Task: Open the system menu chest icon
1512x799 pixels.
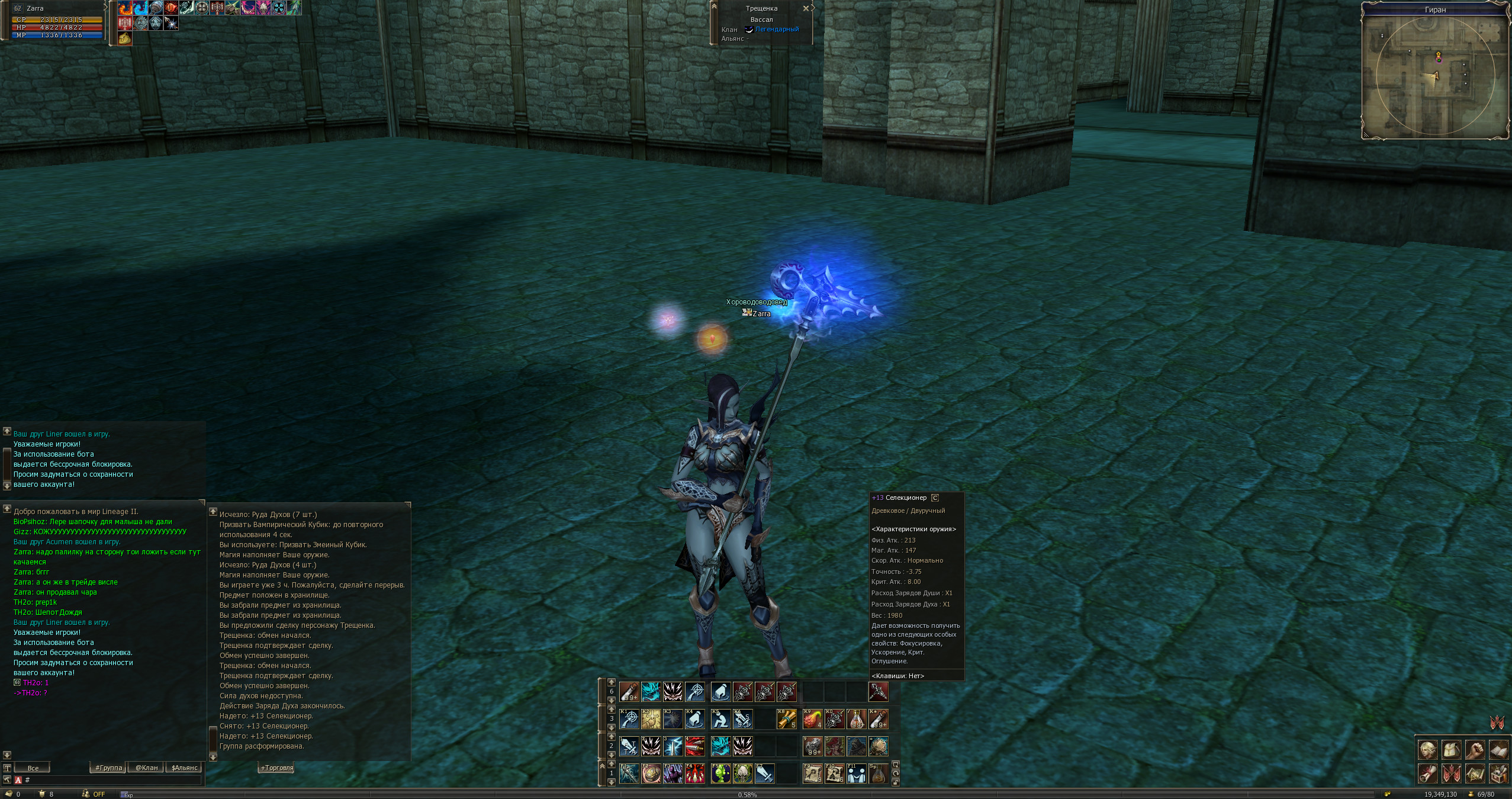Action: 1498,774
